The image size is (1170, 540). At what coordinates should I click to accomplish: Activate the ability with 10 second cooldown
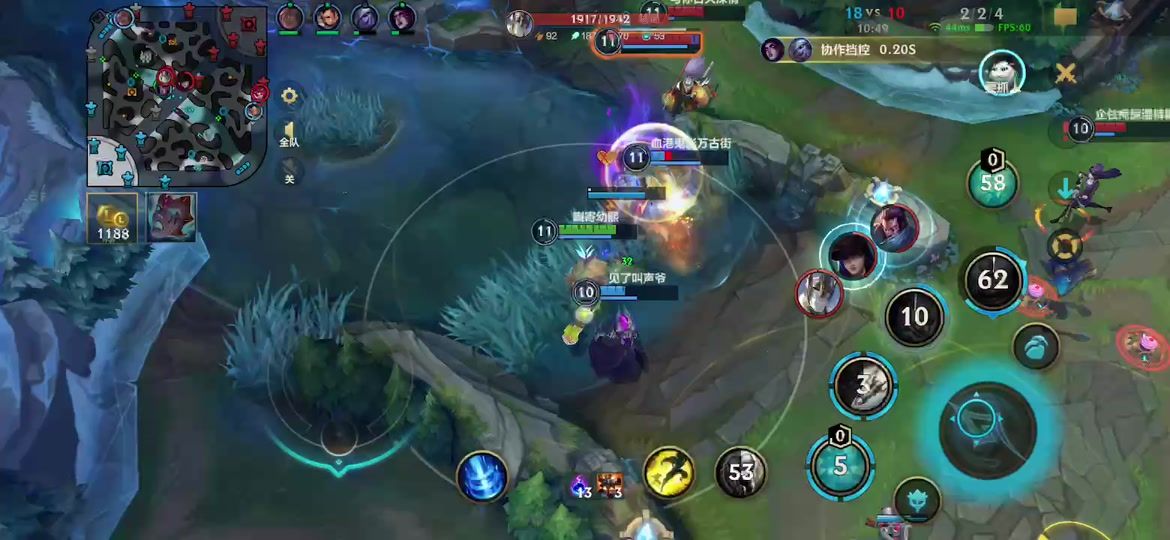pyautogui.click(x=914, y=317)
